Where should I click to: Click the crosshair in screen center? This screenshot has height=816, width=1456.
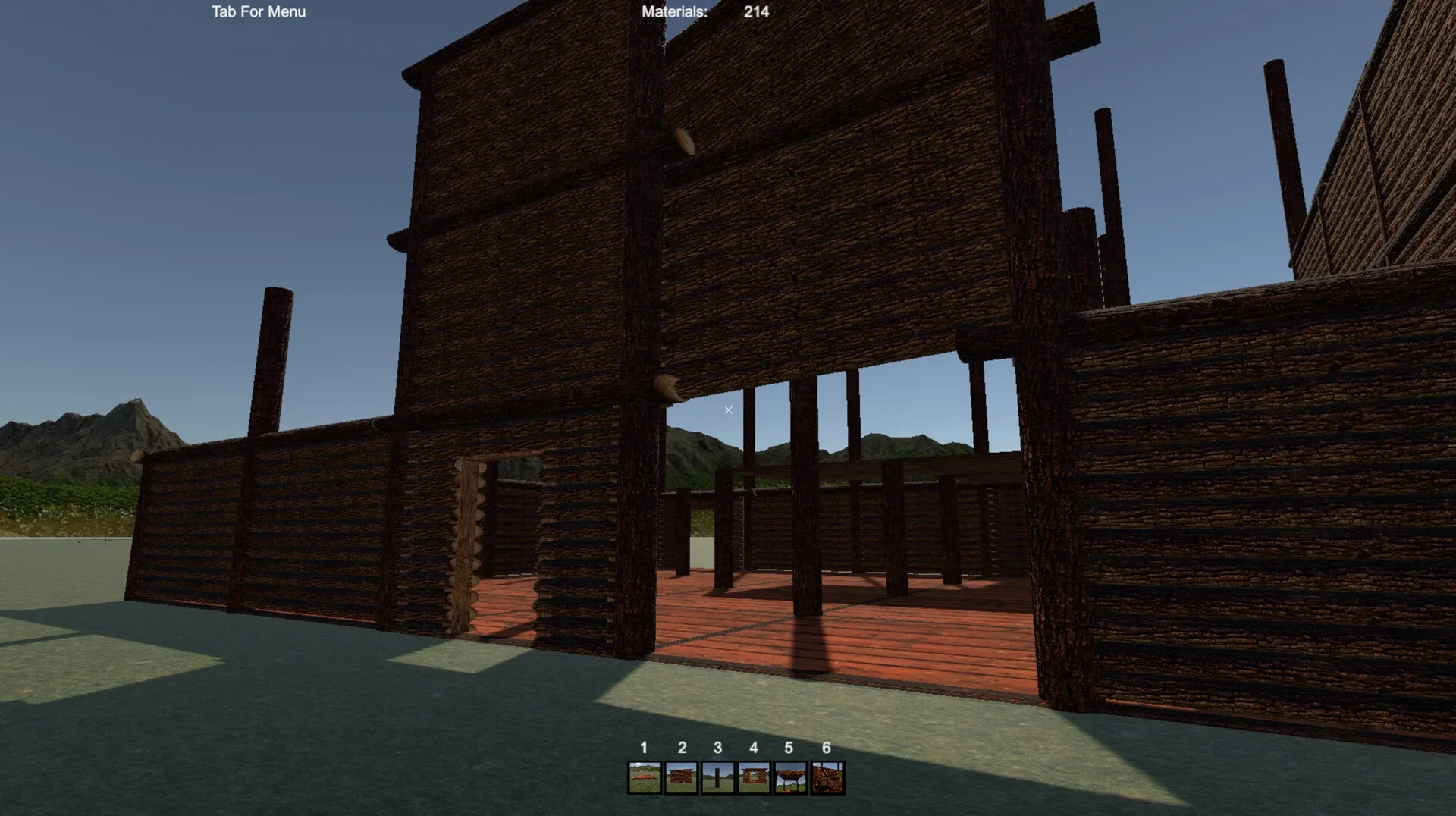728,410
